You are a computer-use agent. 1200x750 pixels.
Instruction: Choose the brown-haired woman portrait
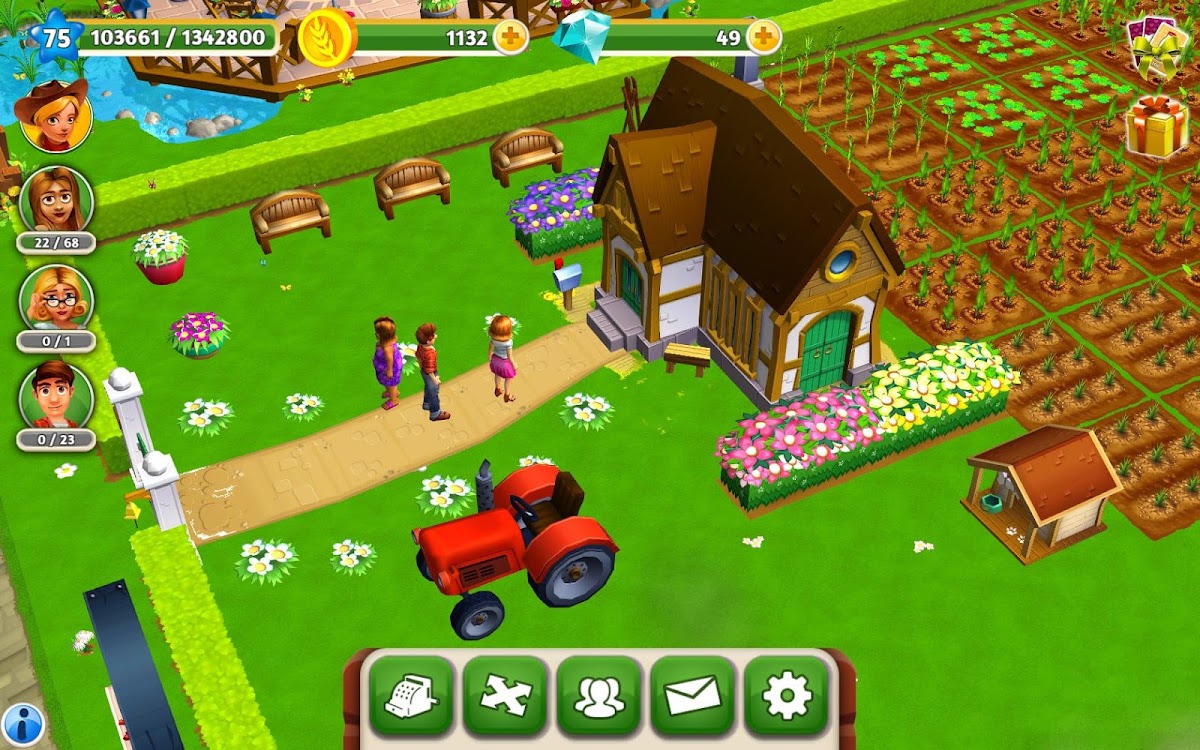pyautogui.click(x=55, y=199)
